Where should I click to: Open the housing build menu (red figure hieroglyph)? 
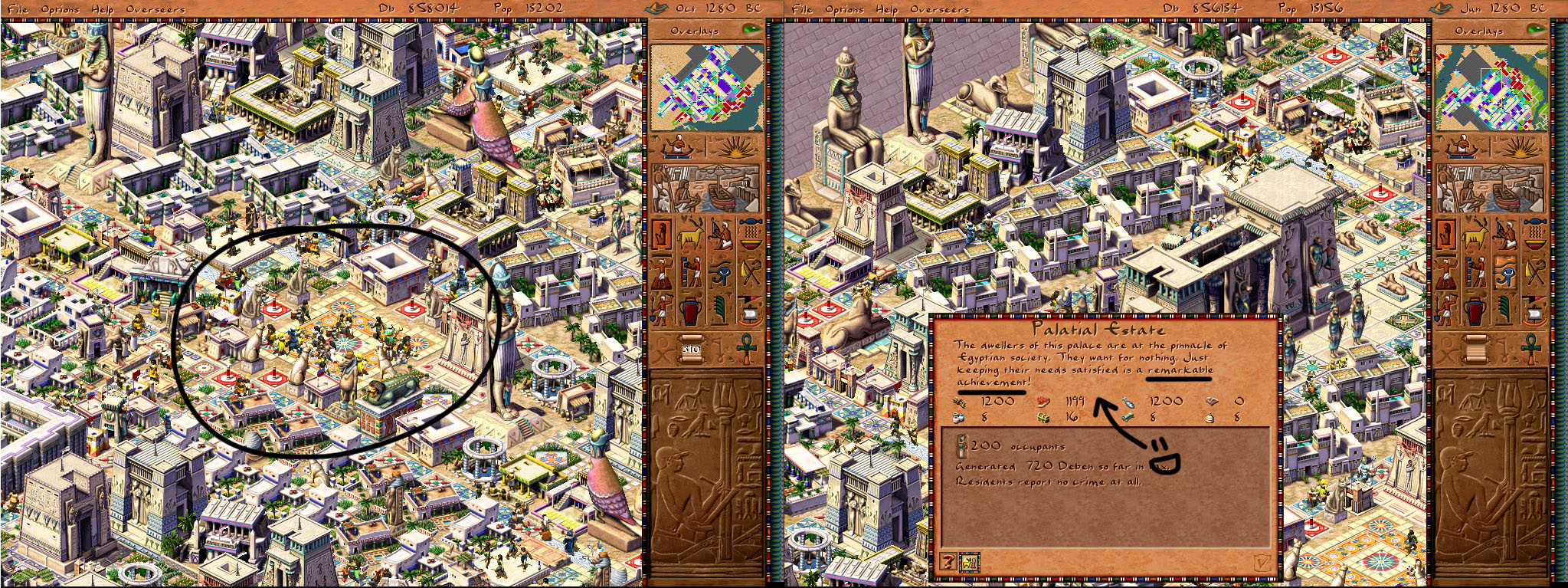click(662, 235)
